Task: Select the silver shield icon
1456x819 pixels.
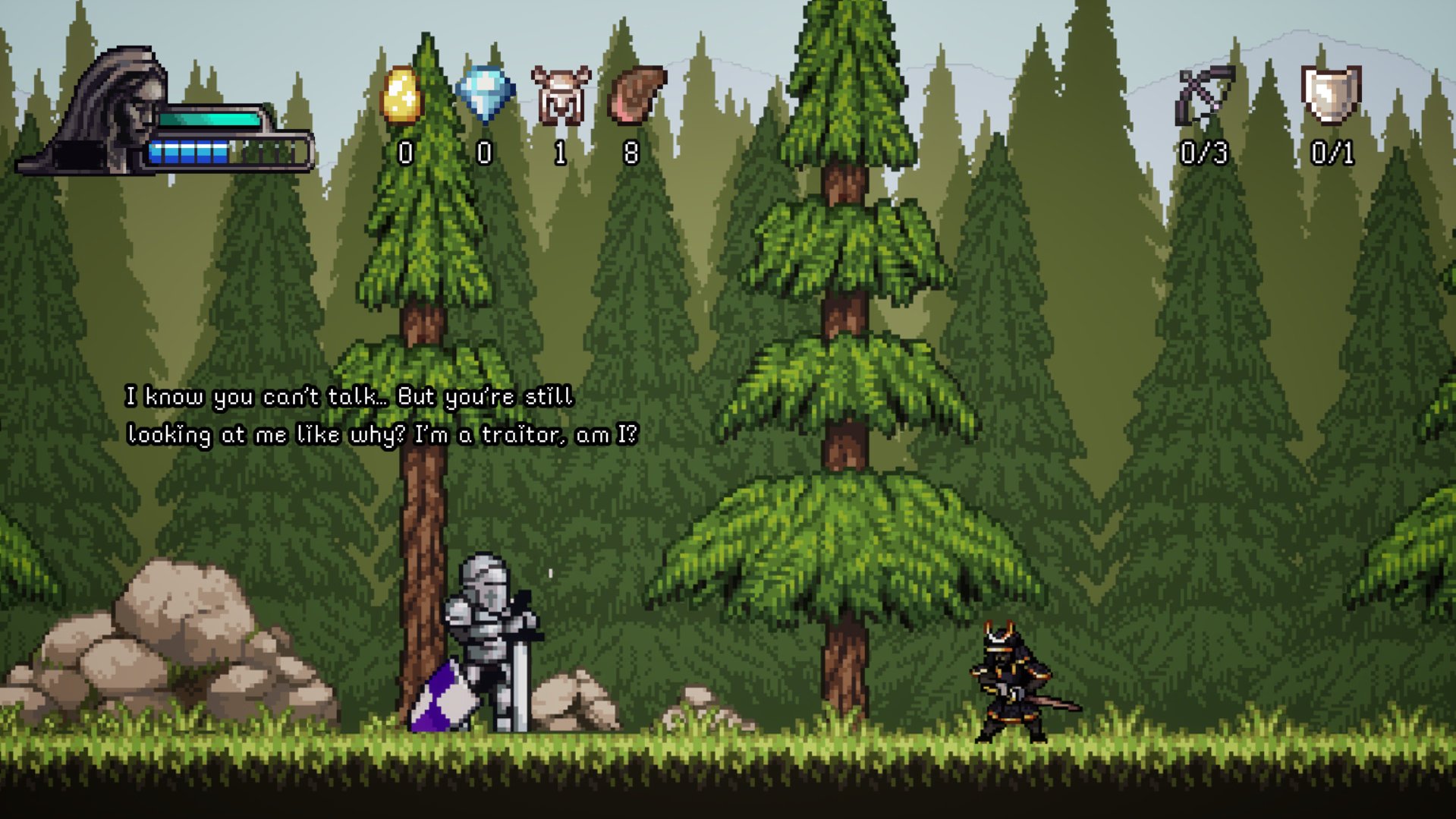Action: click(1331, 94)
